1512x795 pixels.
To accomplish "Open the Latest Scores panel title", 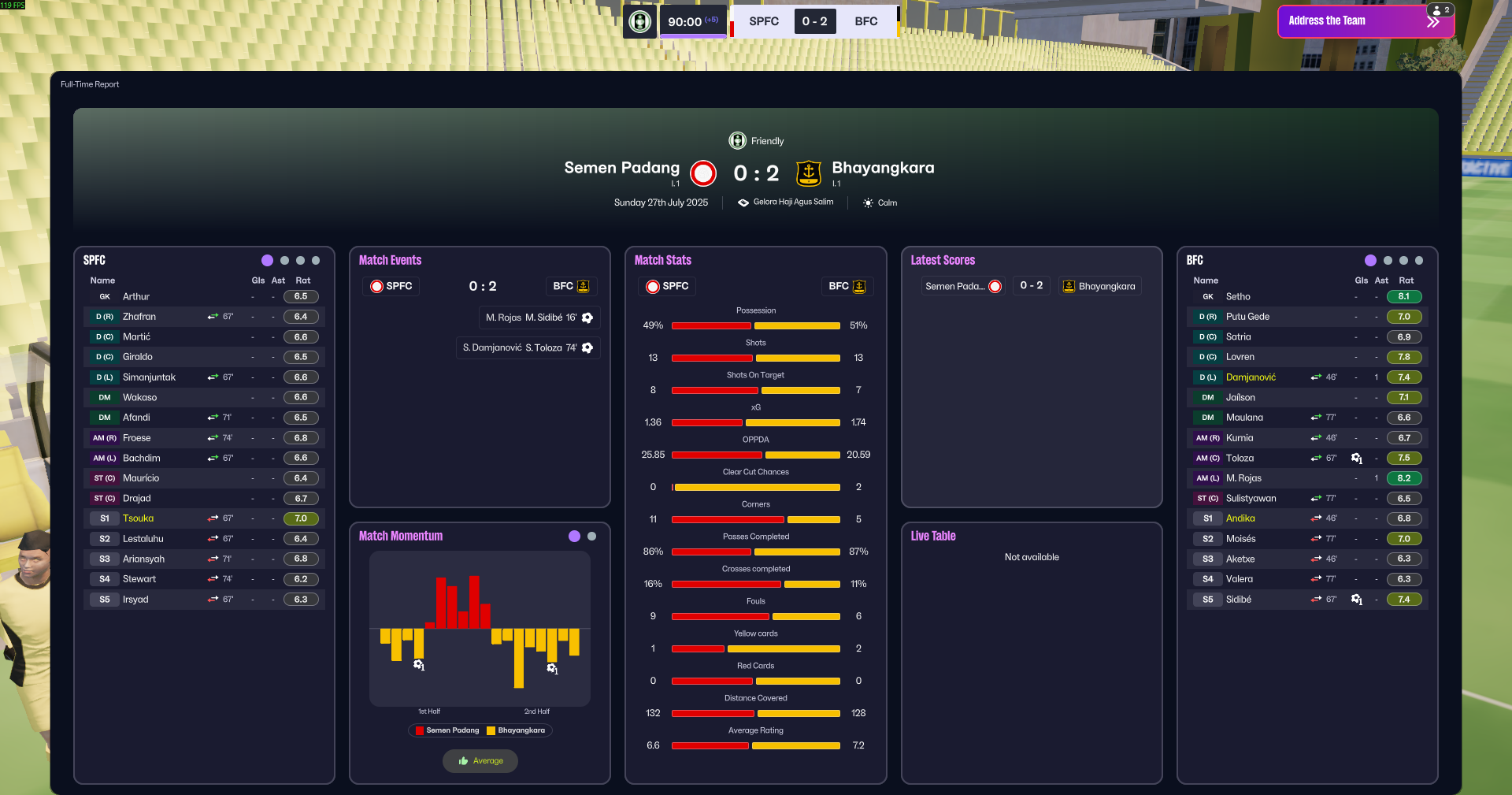I will pyautogui.click(x=943, y=260).
